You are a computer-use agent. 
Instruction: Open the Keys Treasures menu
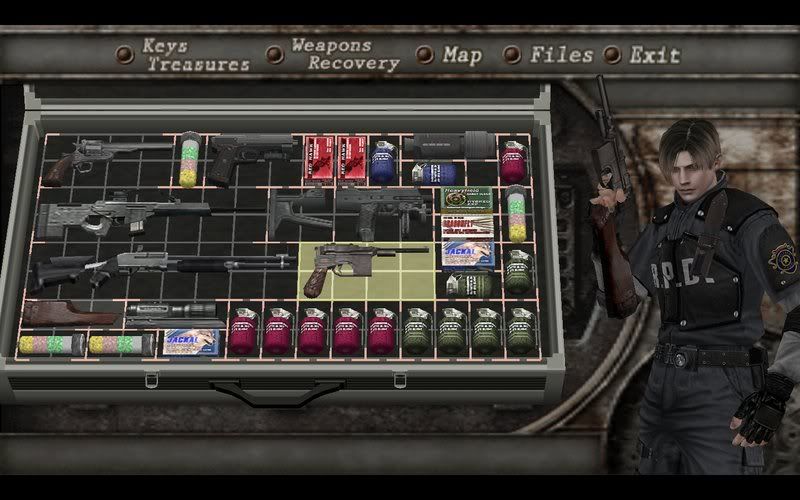pyautogui.click(x=194, y=55)
